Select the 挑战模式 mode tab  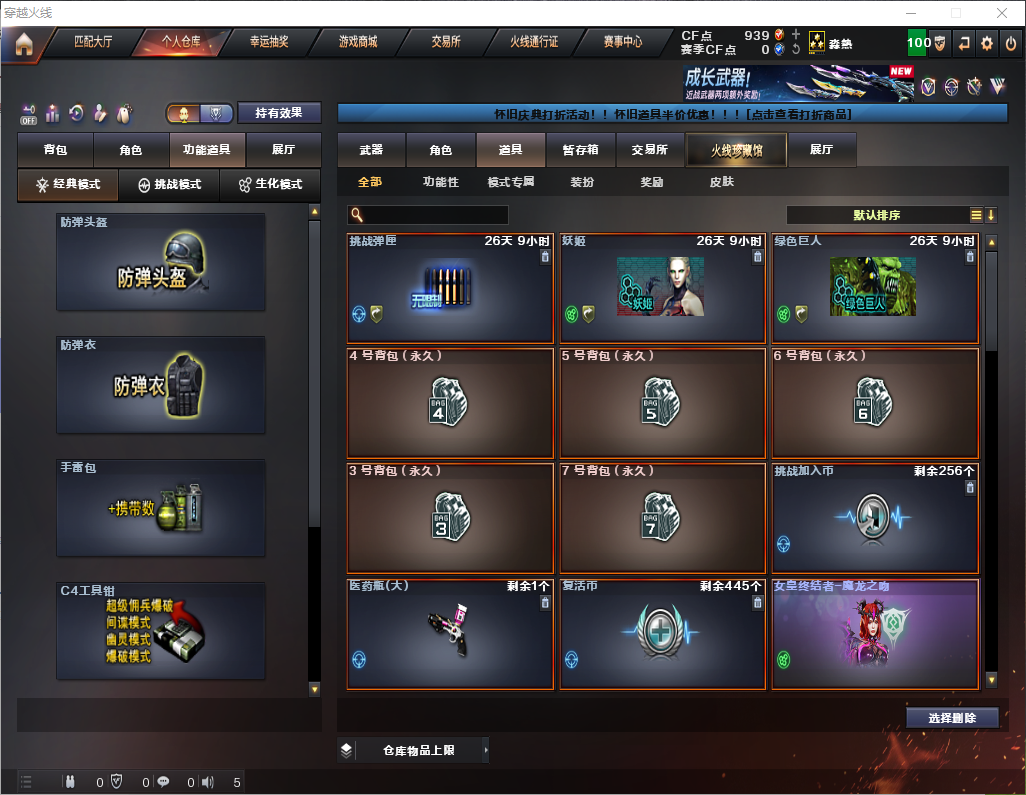(x=169, y=185)
